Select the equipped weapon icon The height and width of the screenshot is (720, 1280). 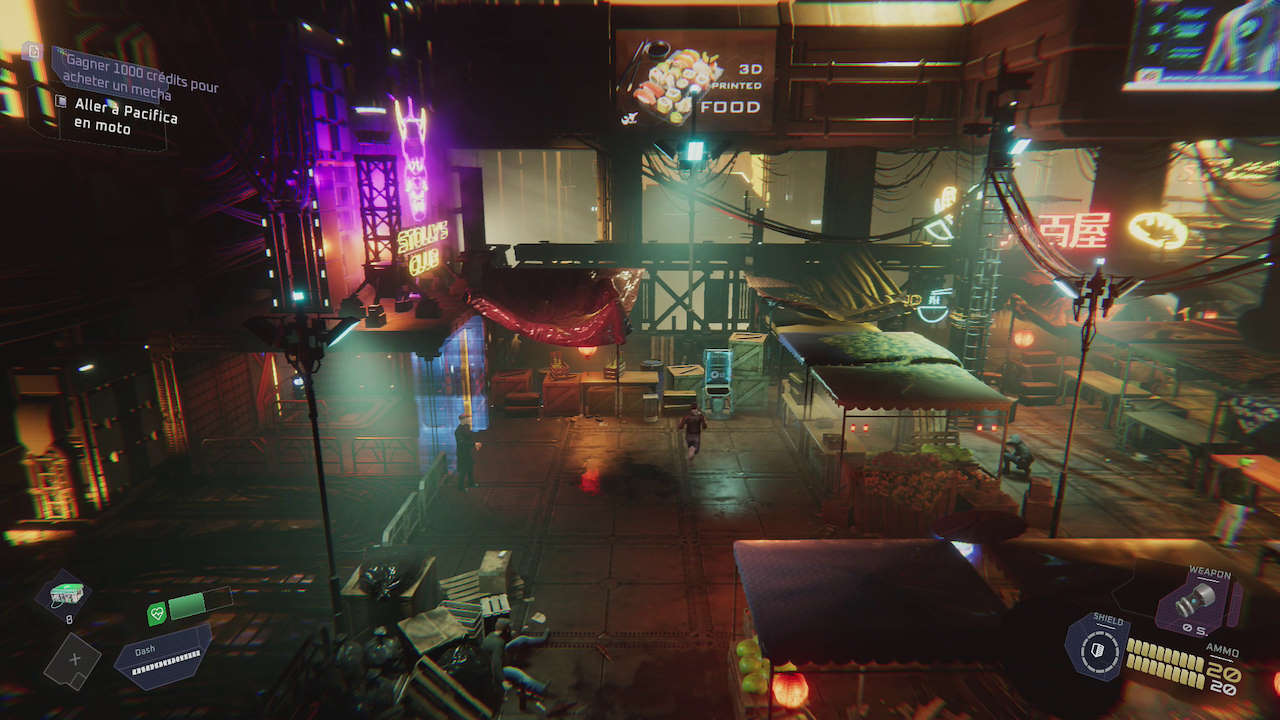pos(1197,599)
